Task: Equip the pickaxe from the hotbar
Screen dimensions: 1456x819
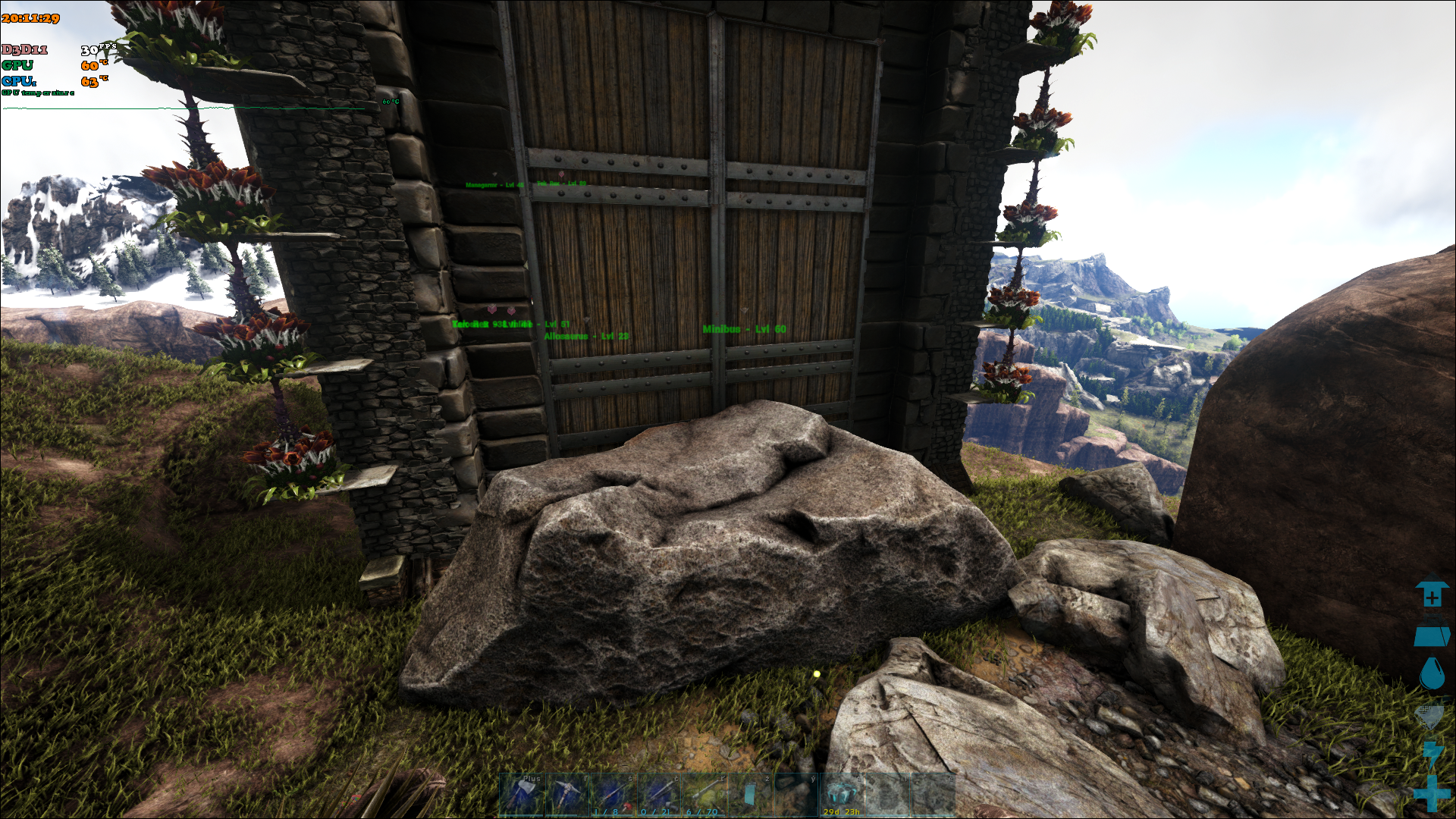Action: click(x=567, y=795)
